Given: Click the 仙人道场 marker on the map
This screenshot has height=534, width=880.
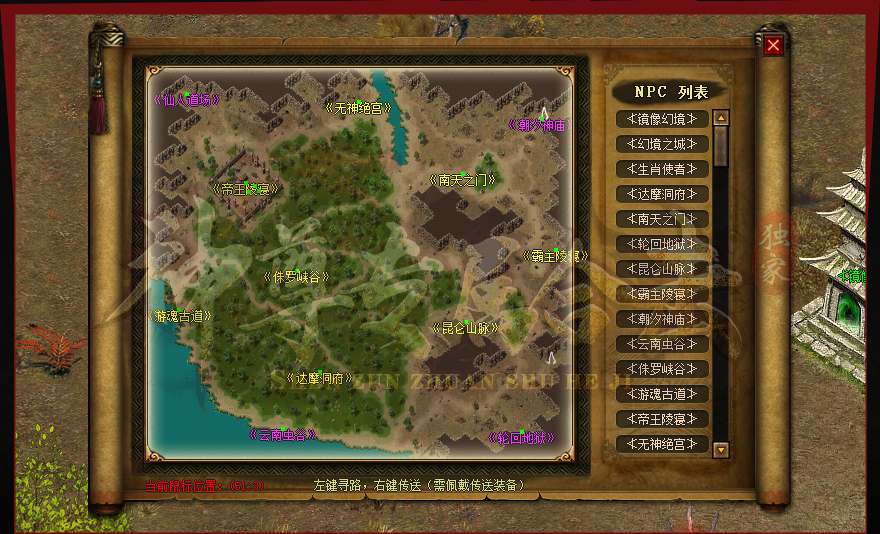Looking at the screenshot, I should [186, 99].
